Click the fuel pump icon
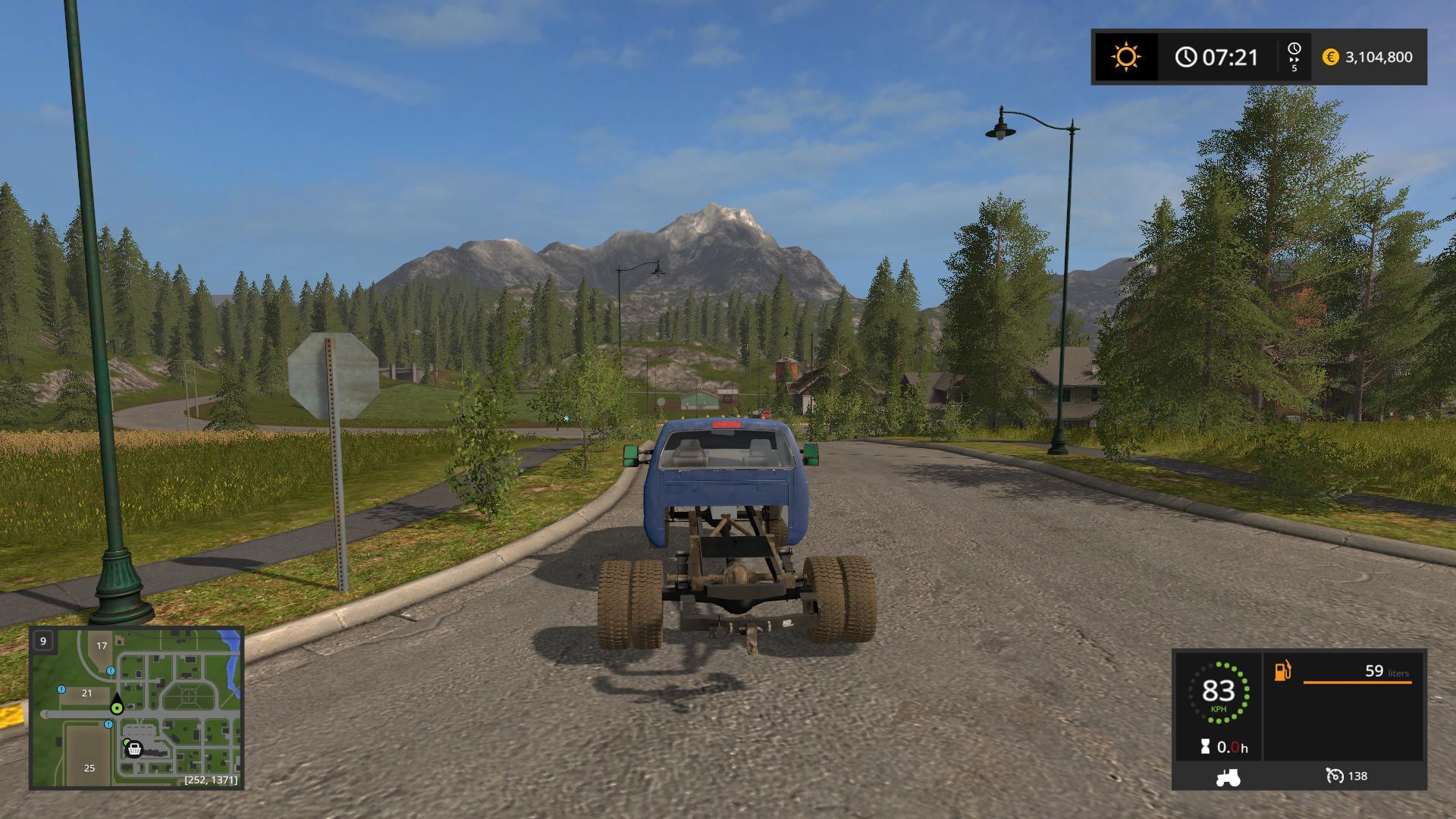 pyautogui.click(x=1282, y=671)
